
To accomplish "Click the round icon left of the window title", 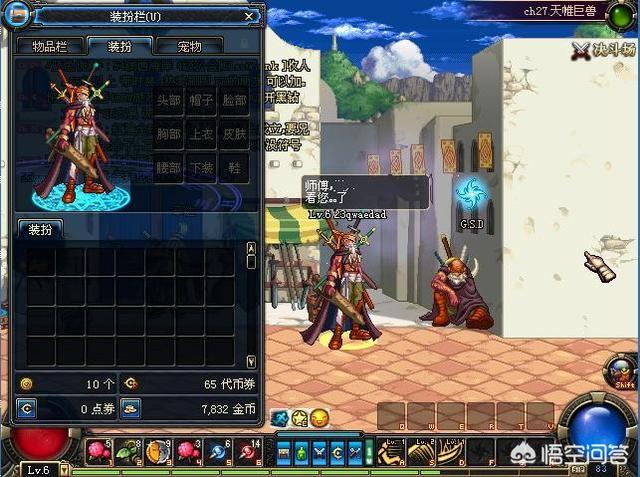I will click(x=18, y=17).
